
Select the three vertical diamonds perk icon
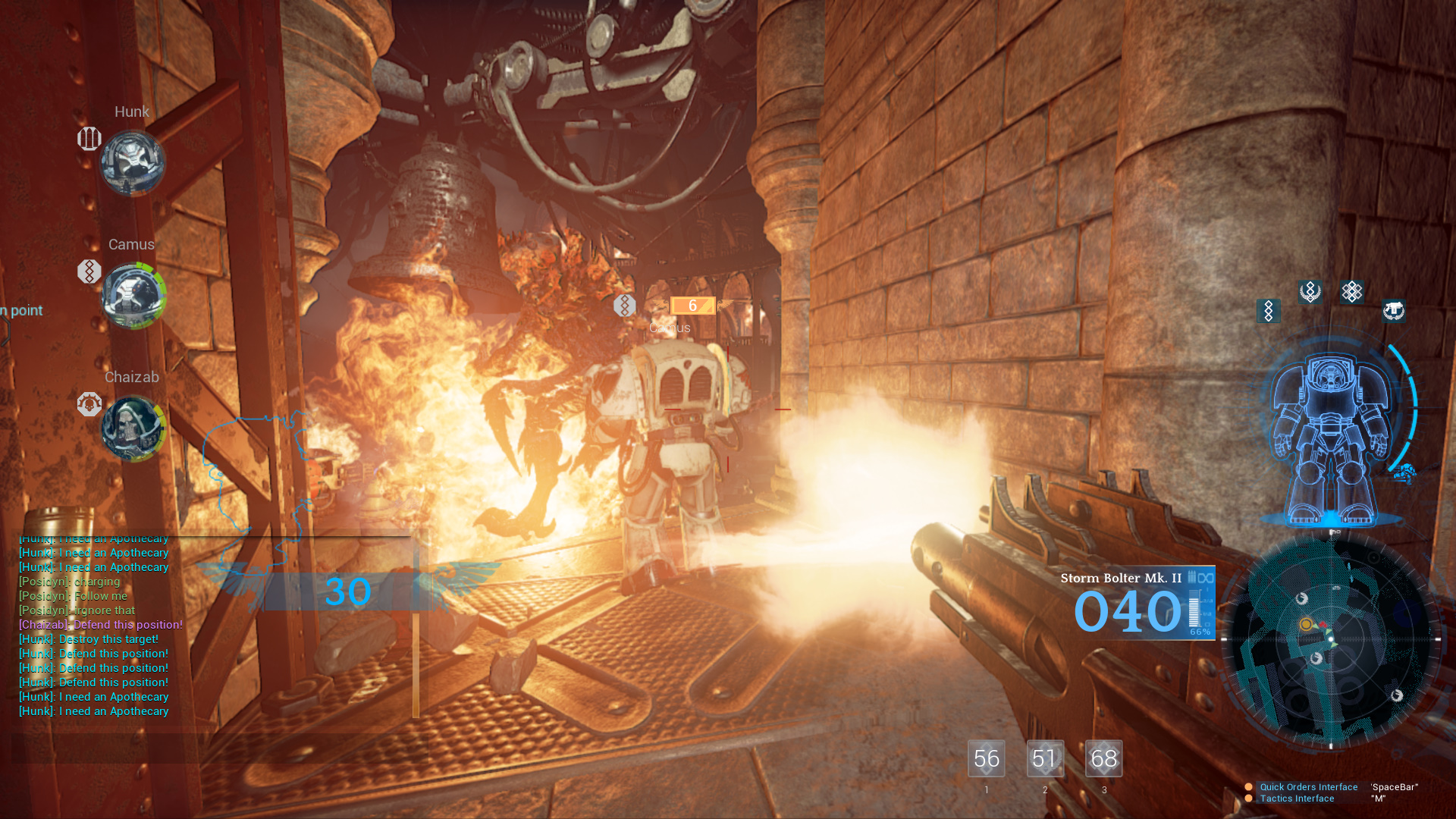pyautogui.click(x=1269, y=311)
